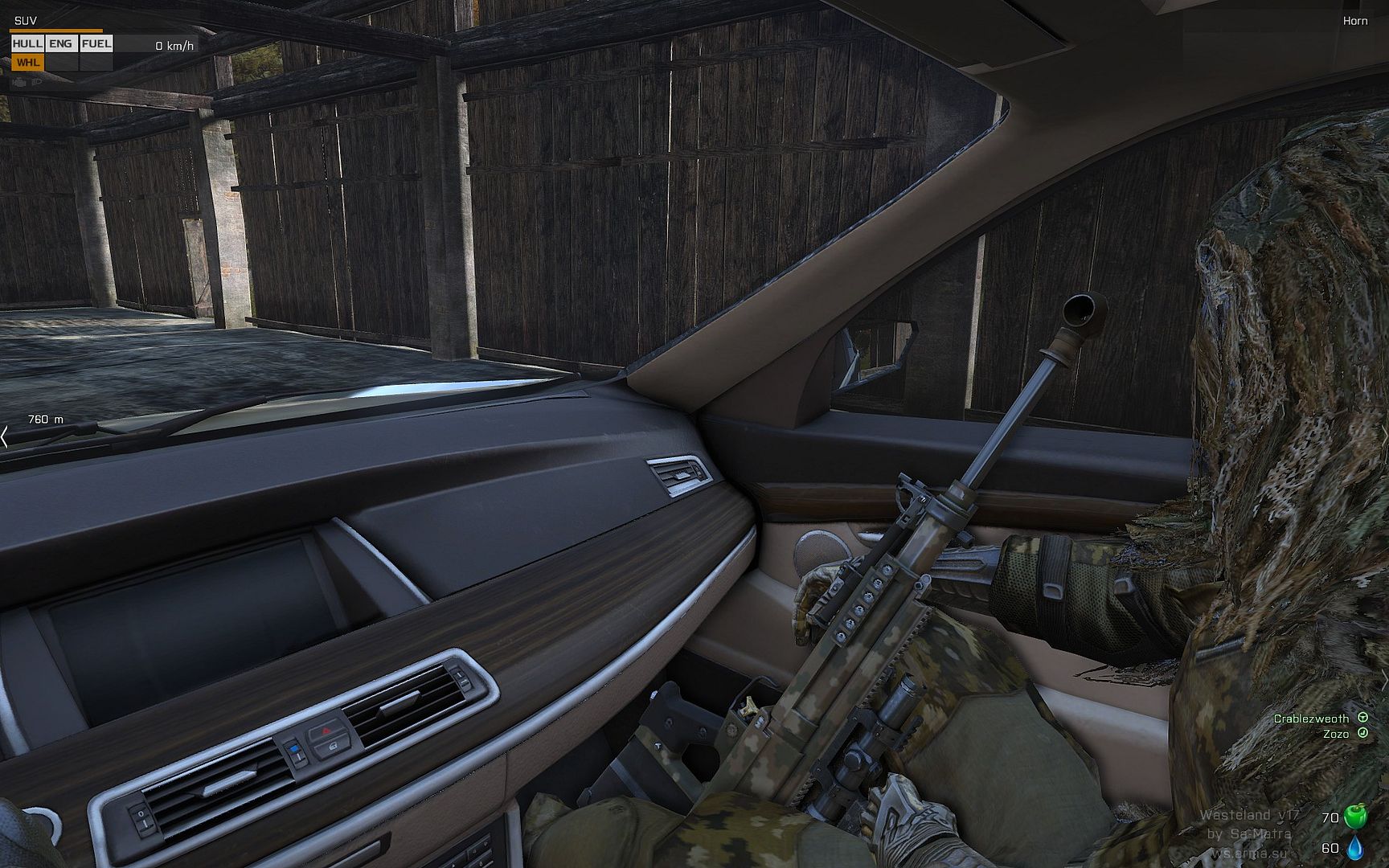1389x868 pixels.
Task: Click the blue water drop thirst icon
Action: 1355,847
